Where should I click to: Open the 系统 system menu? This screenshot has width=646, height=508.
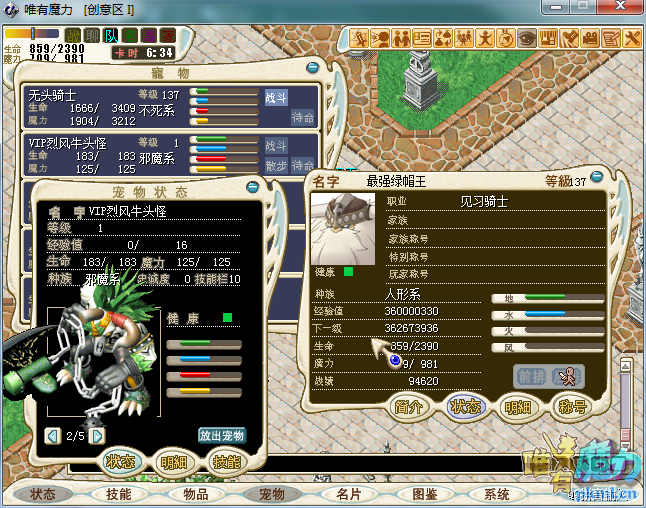click(497, 494)
